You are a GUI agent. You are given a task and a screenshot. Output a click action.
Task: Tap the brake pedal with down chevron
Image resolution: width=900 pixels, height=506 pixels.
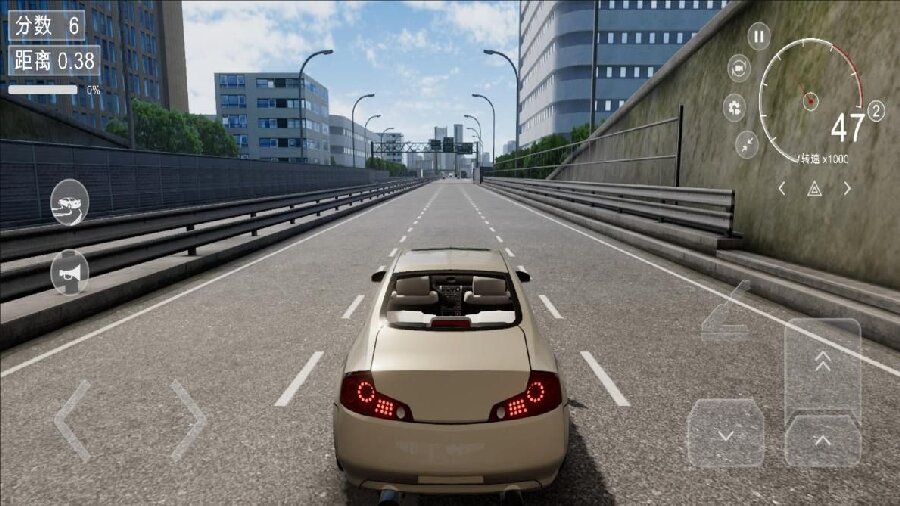726,433
